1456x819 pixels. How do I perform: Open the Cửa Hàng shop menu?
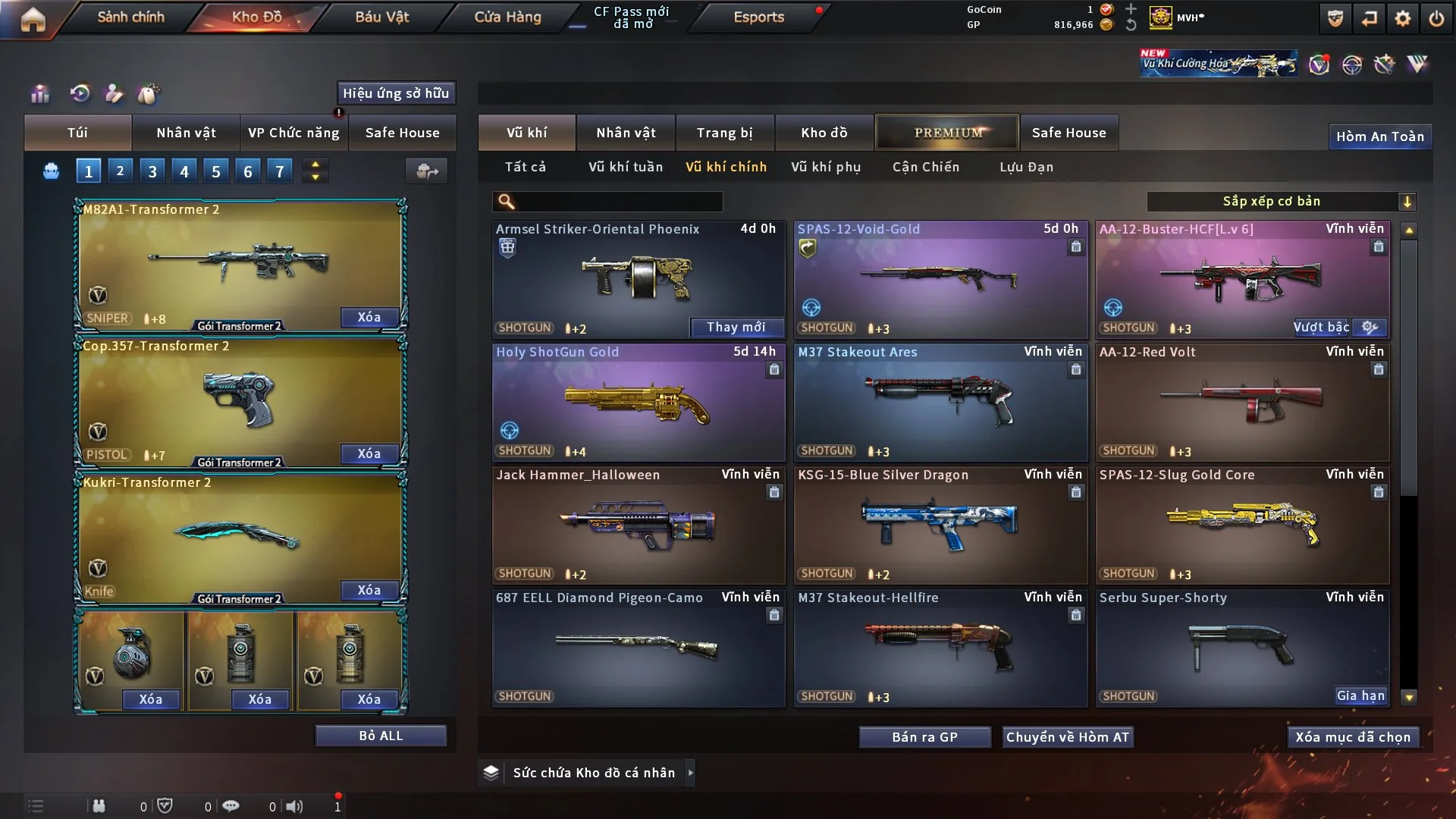click(x=507, y=17)
